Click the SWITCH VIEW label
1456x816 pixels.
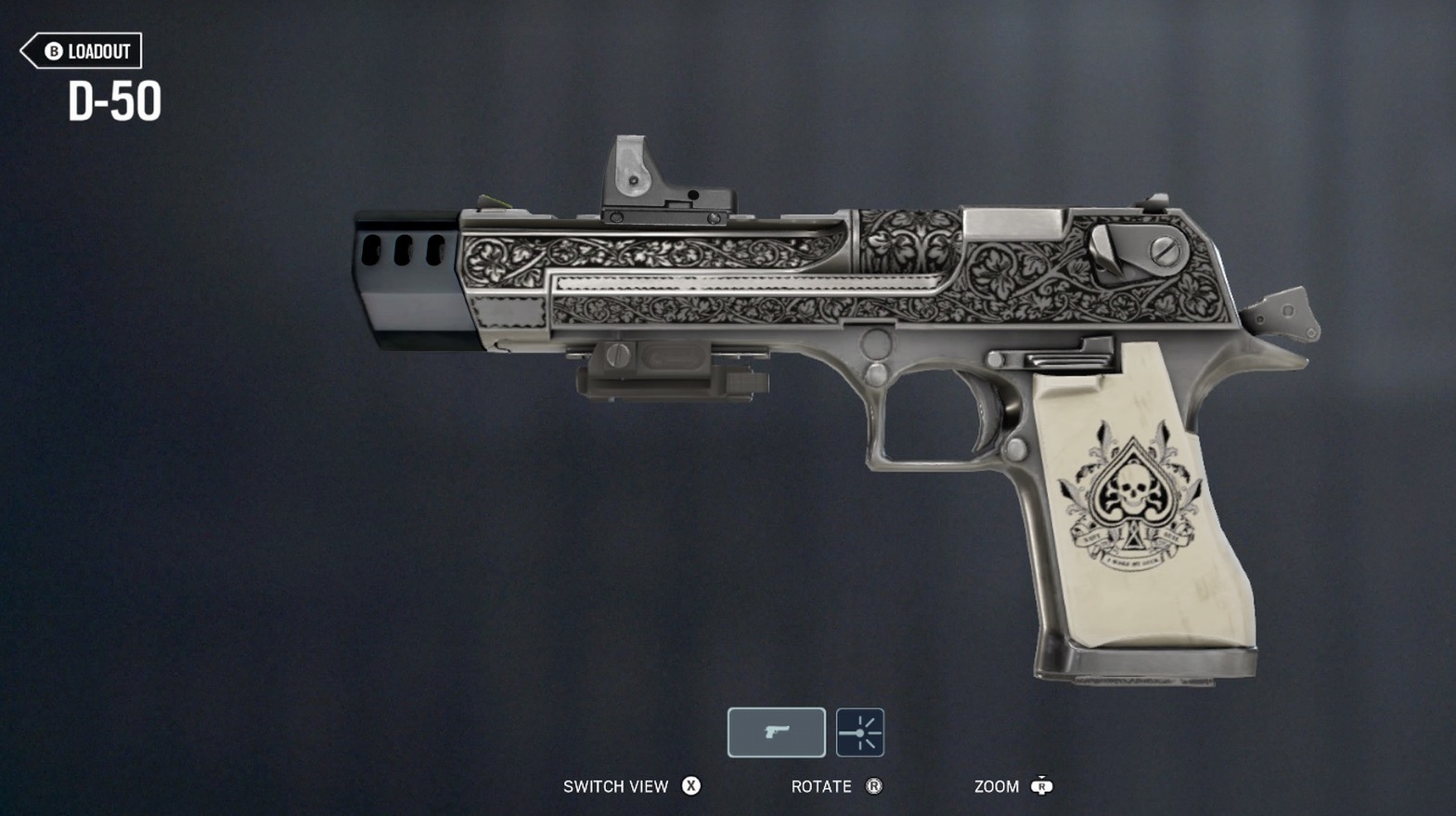pos(615,786)
